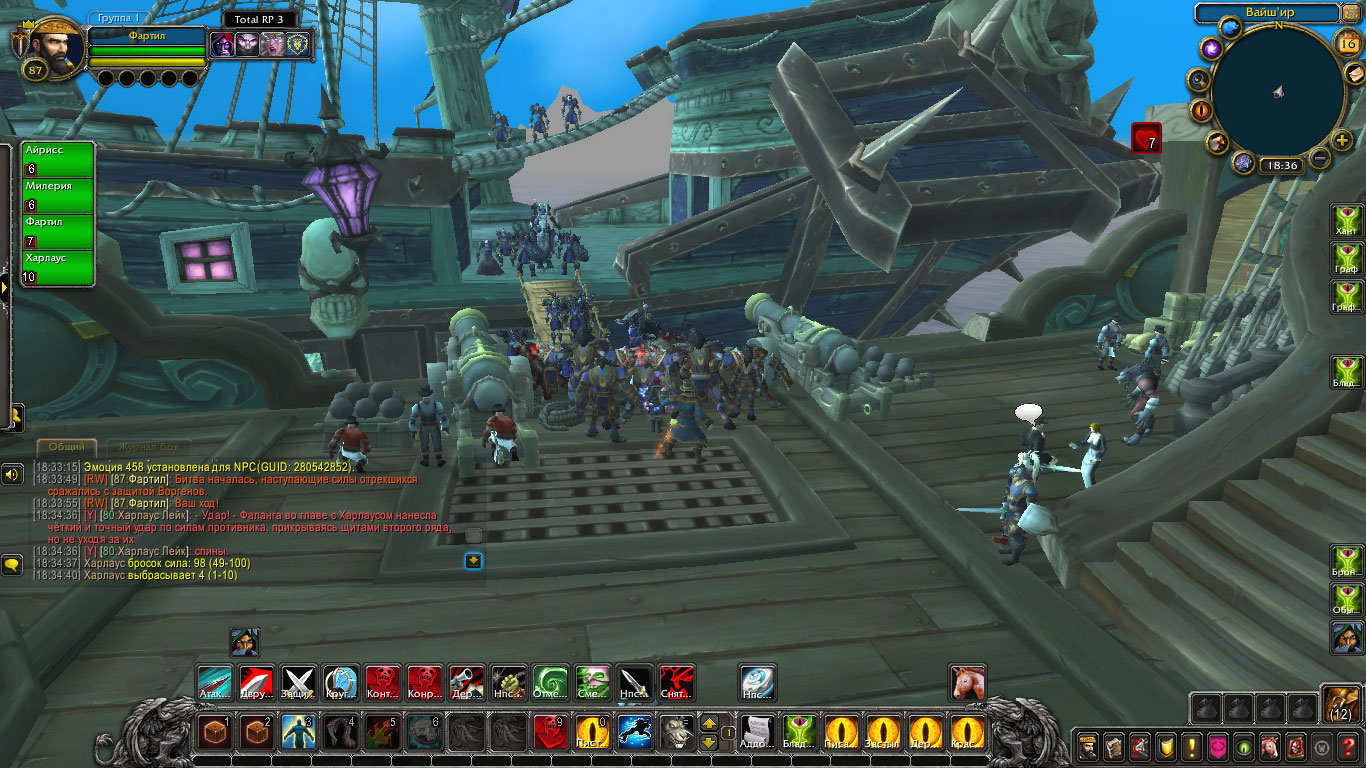Click the red heart icon with 7
The width and height of the screenshot is (1366, 768).
coord(1146,138)
